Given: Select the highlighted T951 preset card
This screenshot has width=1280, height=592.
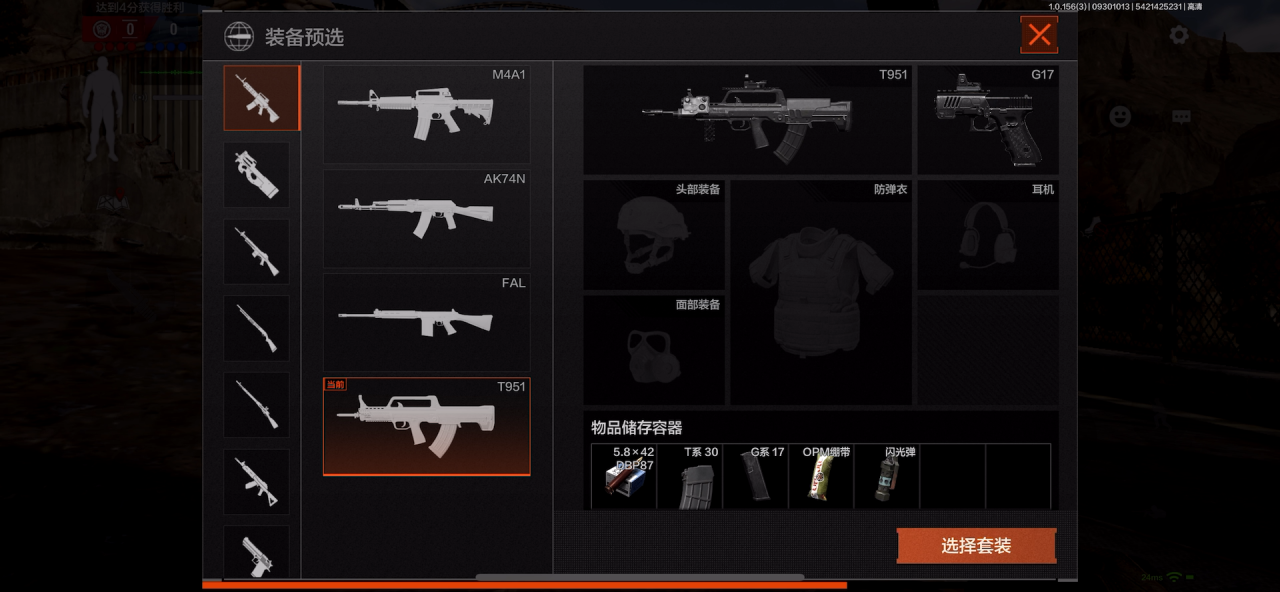Looking at the screenshot, I should (426, 426).
